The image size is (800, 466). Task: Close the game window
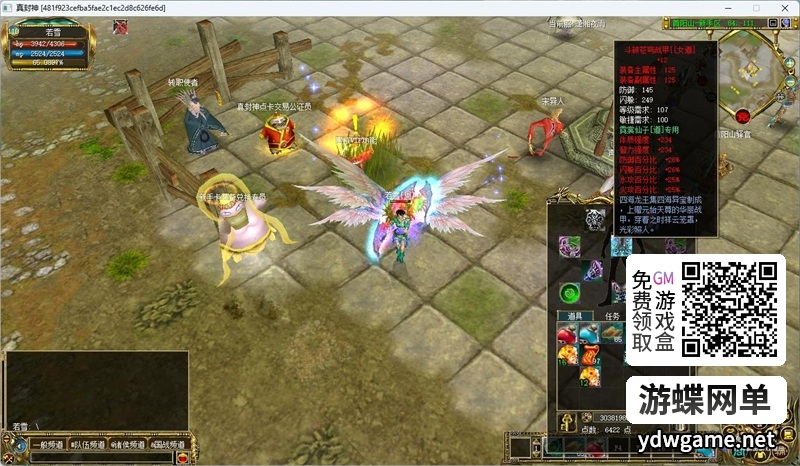point(785,7)
